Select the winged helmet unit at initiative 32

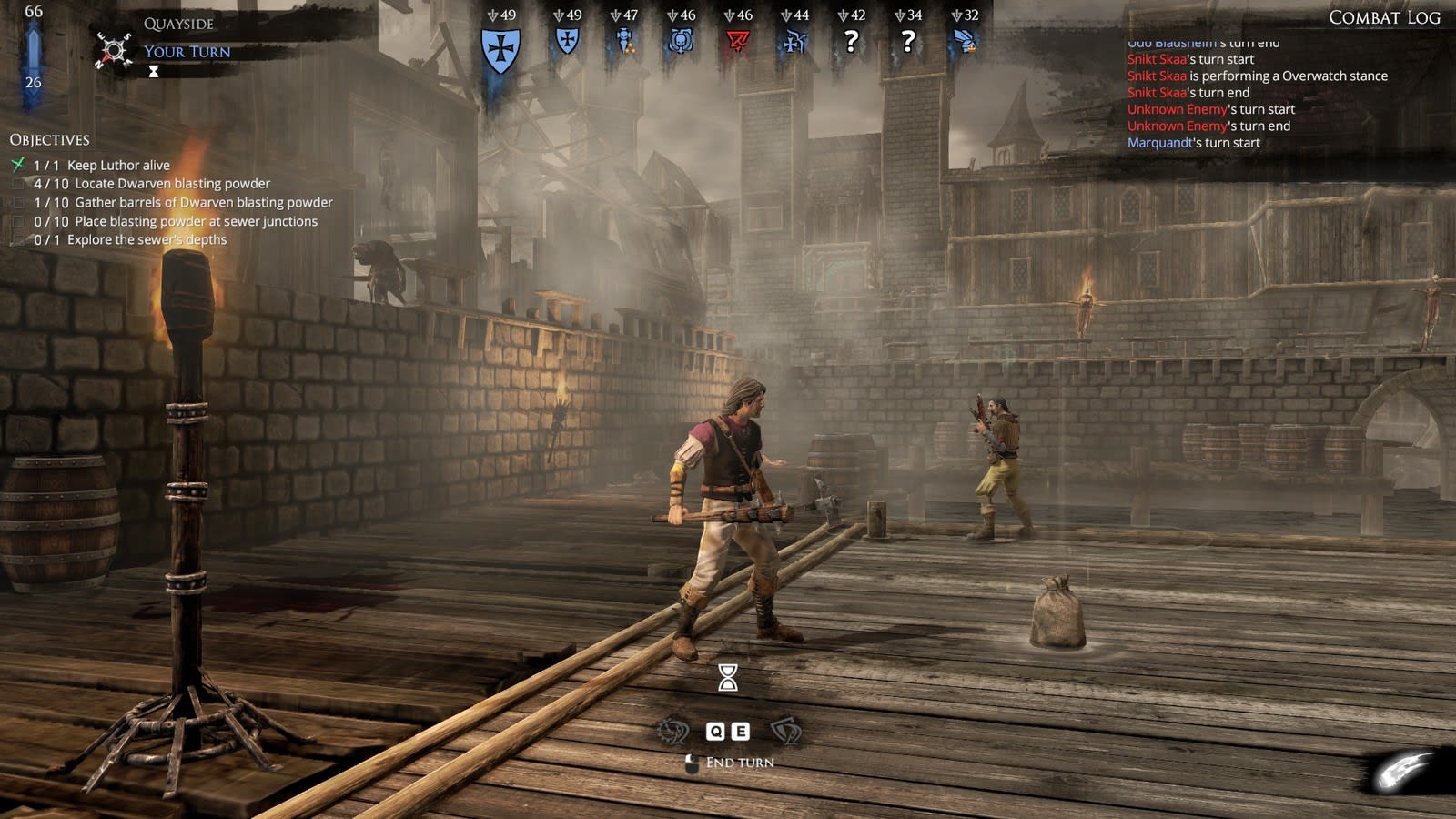tap(965, 41)
